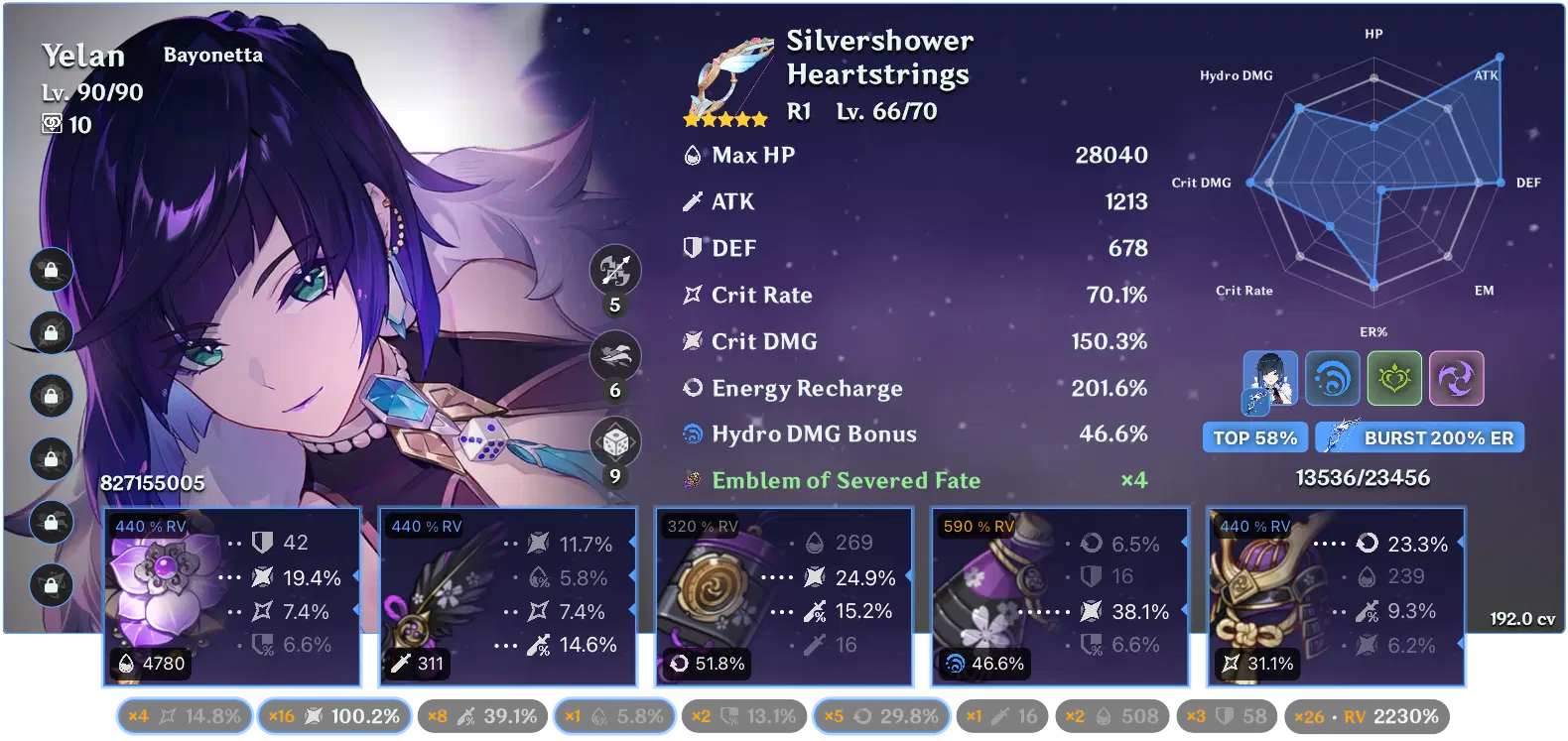Click the purple Anemo swirl icon
The height and width of the screenshot is (741, 1568).
(1456, 378)
